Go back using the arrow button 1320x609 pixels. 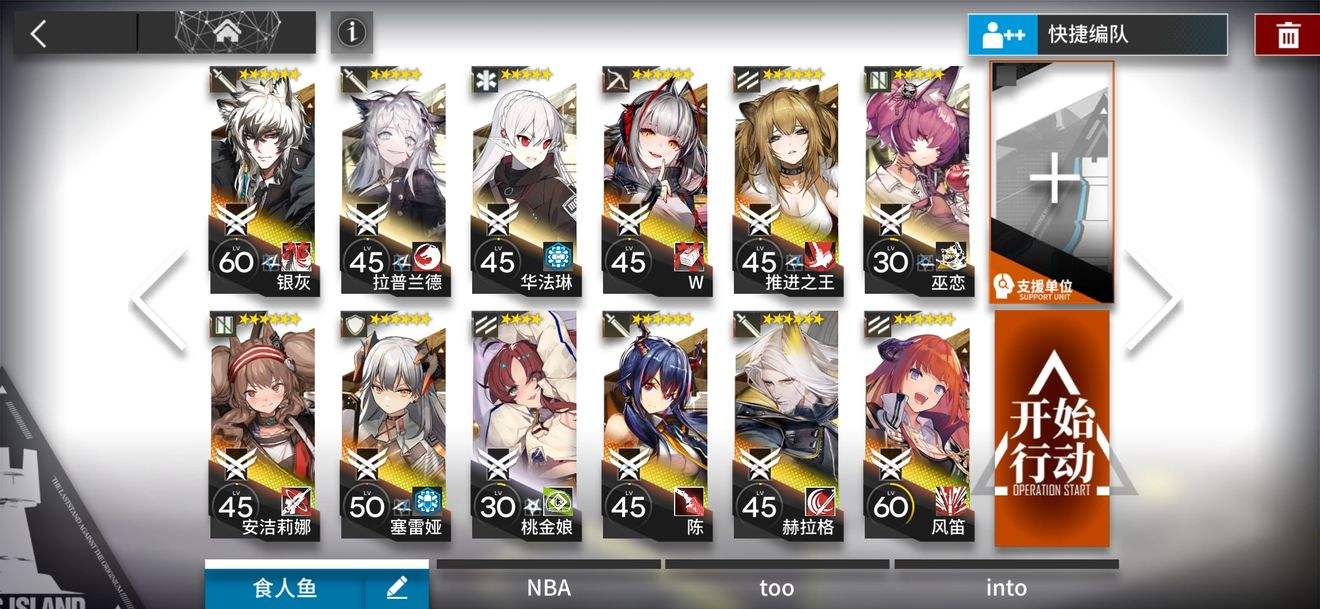click(x=40, y=33)
